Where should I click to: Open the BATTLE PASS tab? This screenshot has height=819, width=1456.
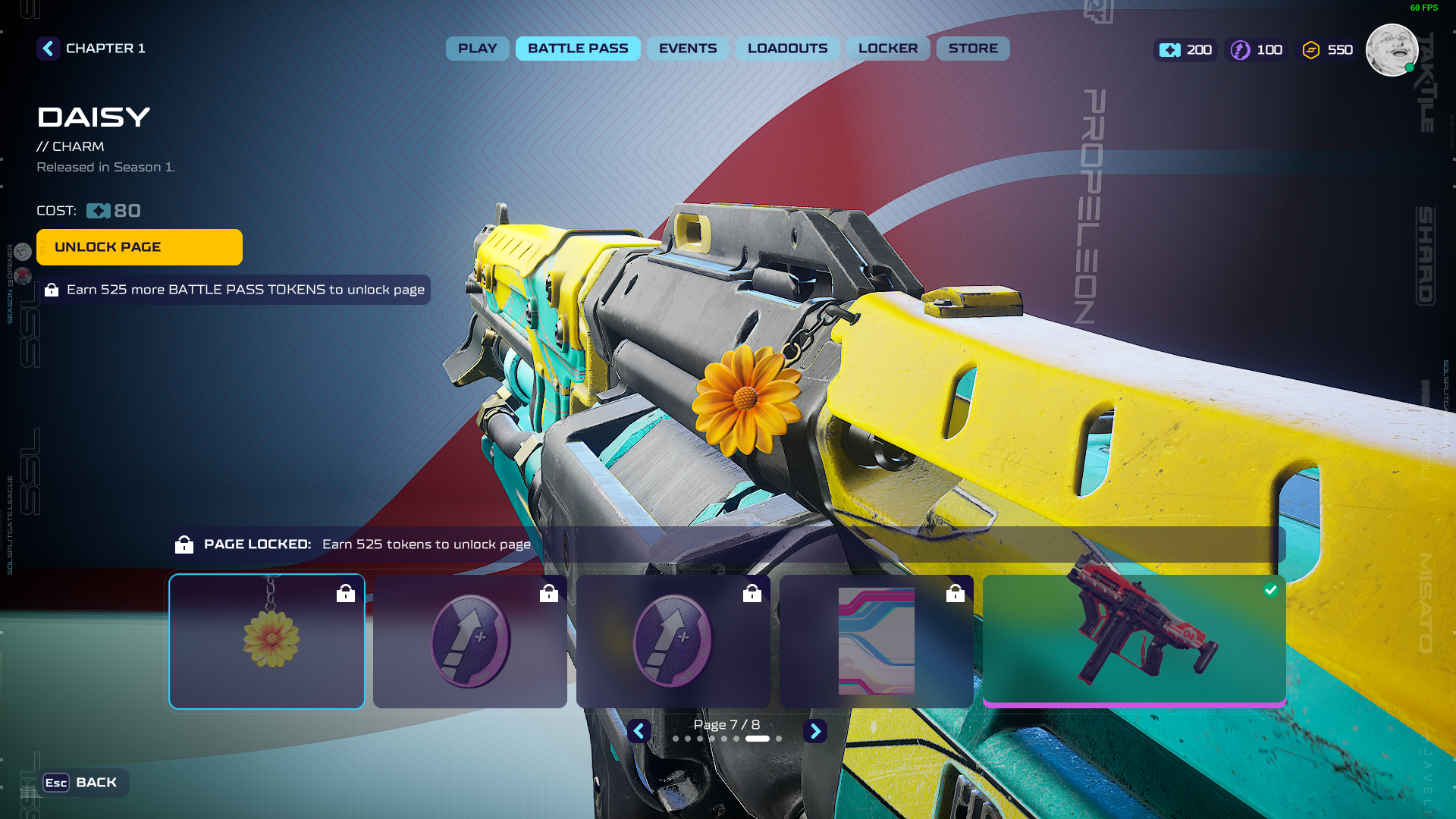pos(578,49)
